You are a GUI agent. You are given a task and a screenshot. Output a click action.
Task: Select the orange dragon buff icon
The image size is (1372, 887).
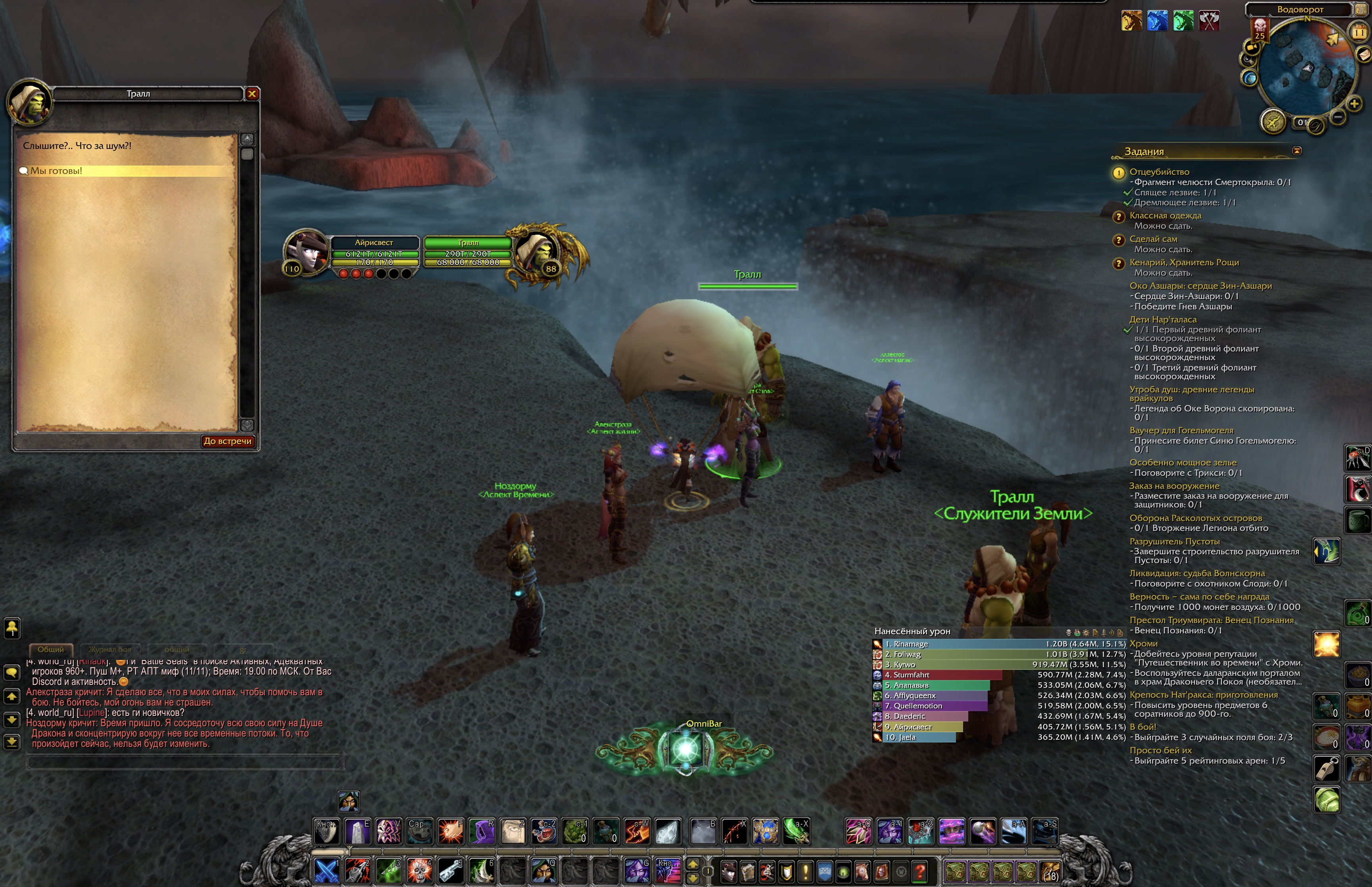[x=1131, y=21]
